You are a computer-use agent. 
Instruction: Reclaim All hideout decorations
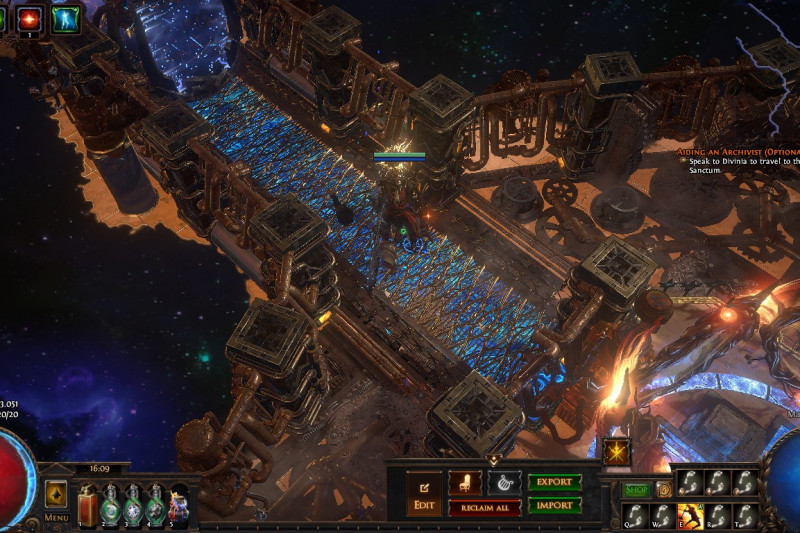484,508
